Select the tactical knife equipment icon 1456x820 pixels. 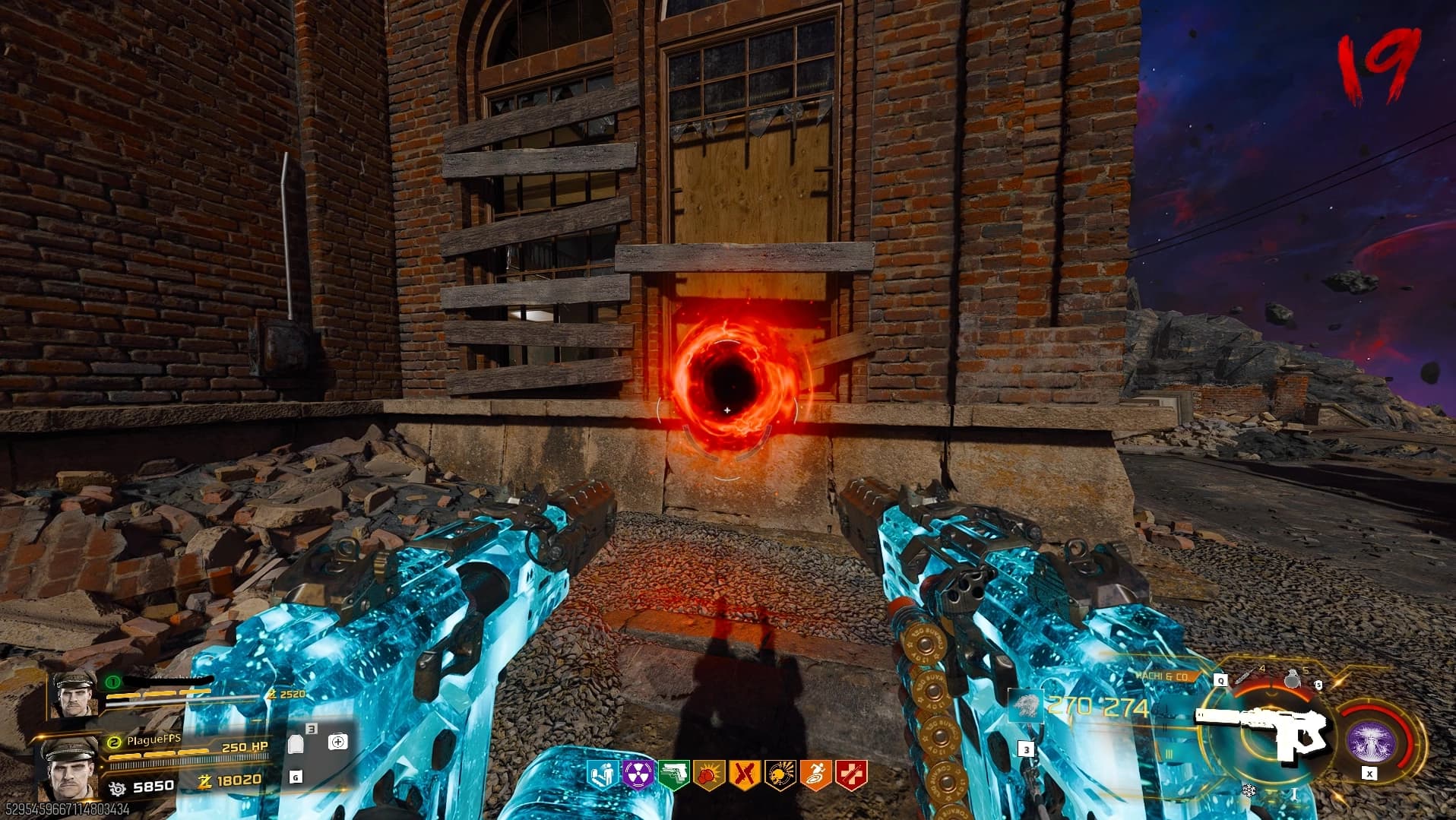(x=1245, y=676)
